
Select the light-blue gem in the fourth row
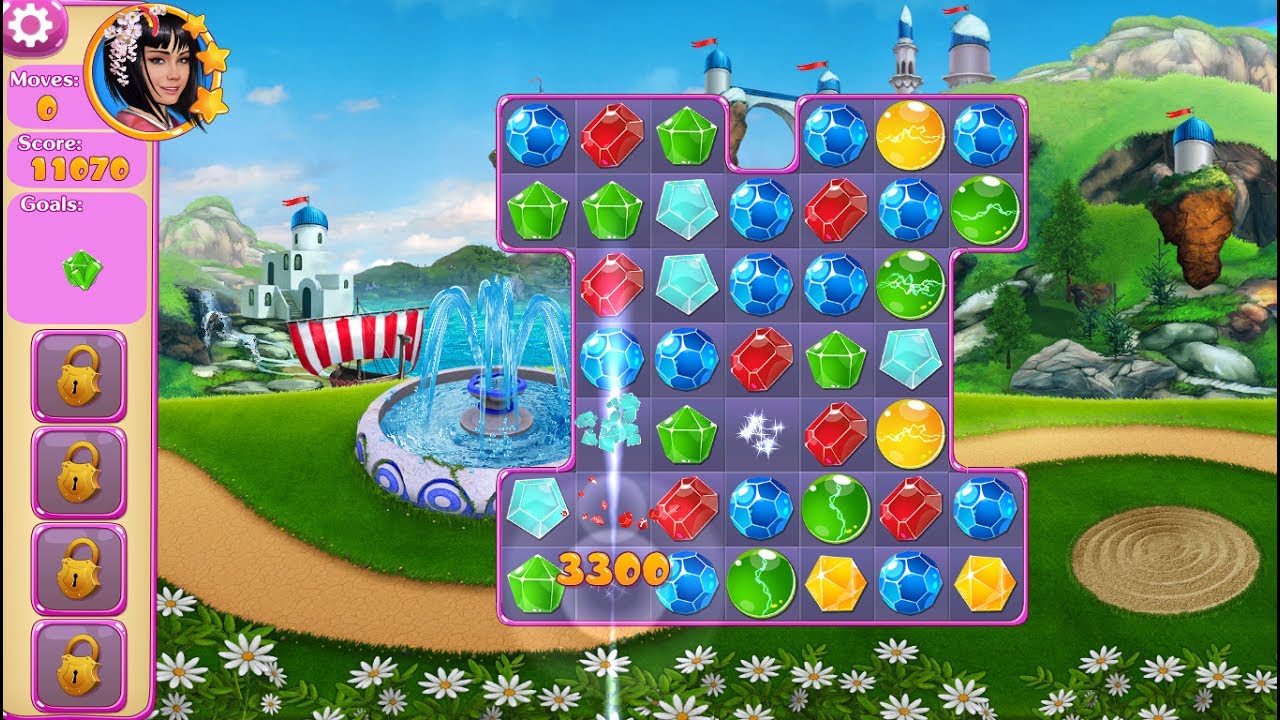click(910, 358)
